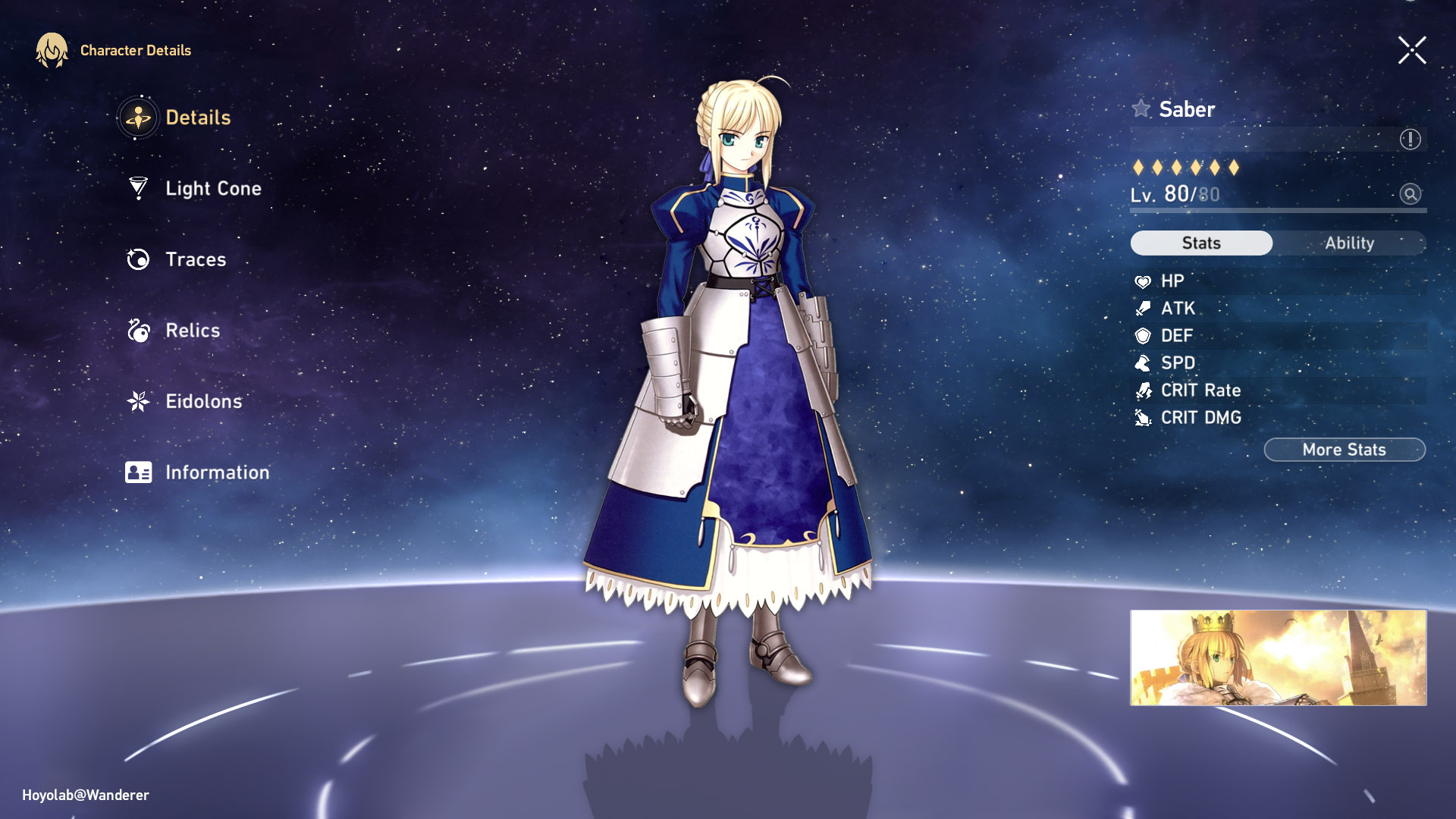Select the CRIT Rate stat entry
Screen dimensions: 1456x819
click(1200, 390)
